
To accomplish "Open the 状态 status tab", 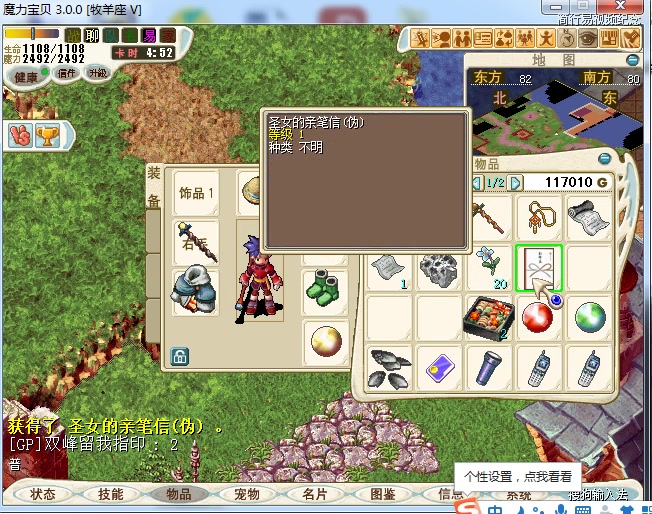I will pyautogui.click(x=43, y=494).
